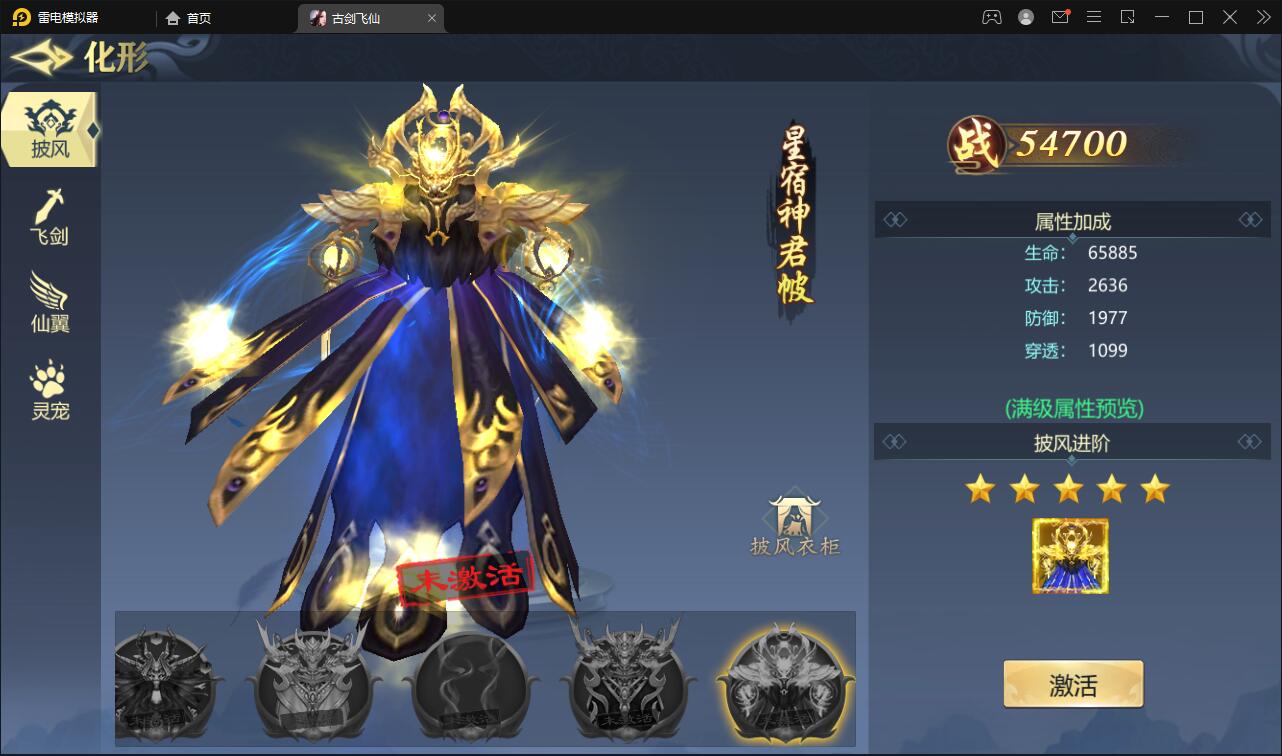Check the mail icon with red notification dot

click(x=1060, y=17)
